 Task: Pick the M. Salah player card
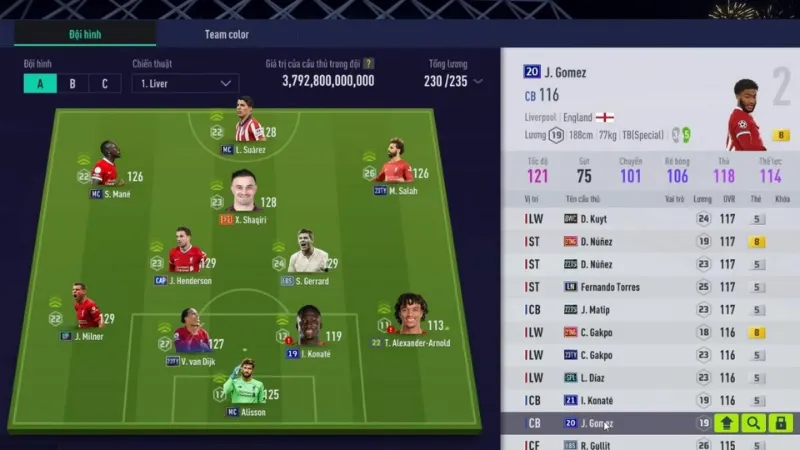click(x=396, y=165)
